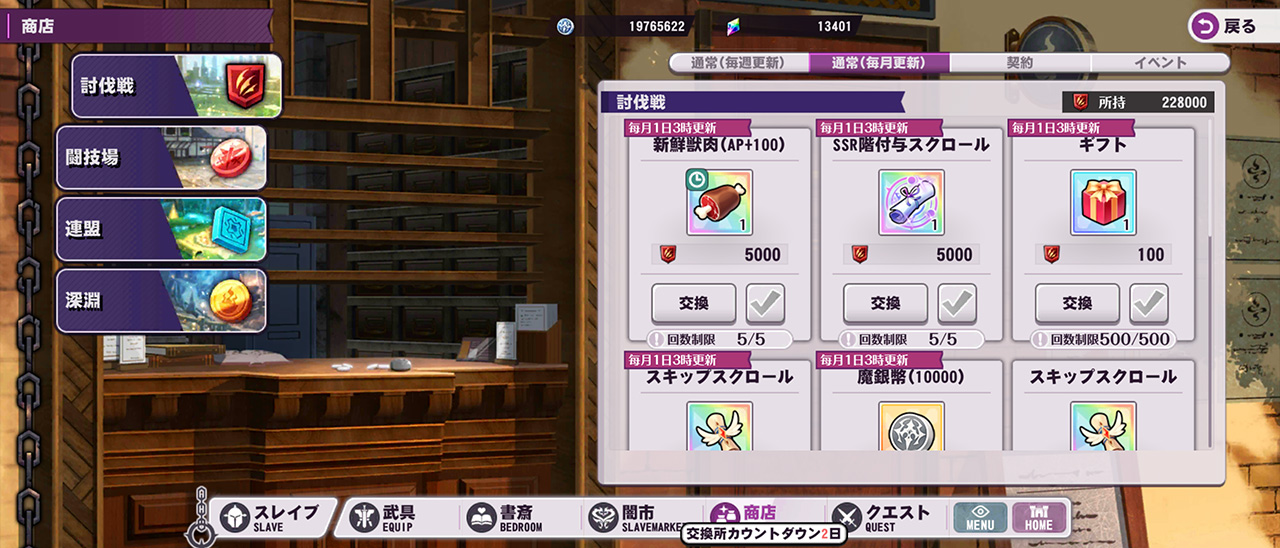The image size is (1280, 548).
Task: Choose the 連盟 shop category
Action: (162, 229)
